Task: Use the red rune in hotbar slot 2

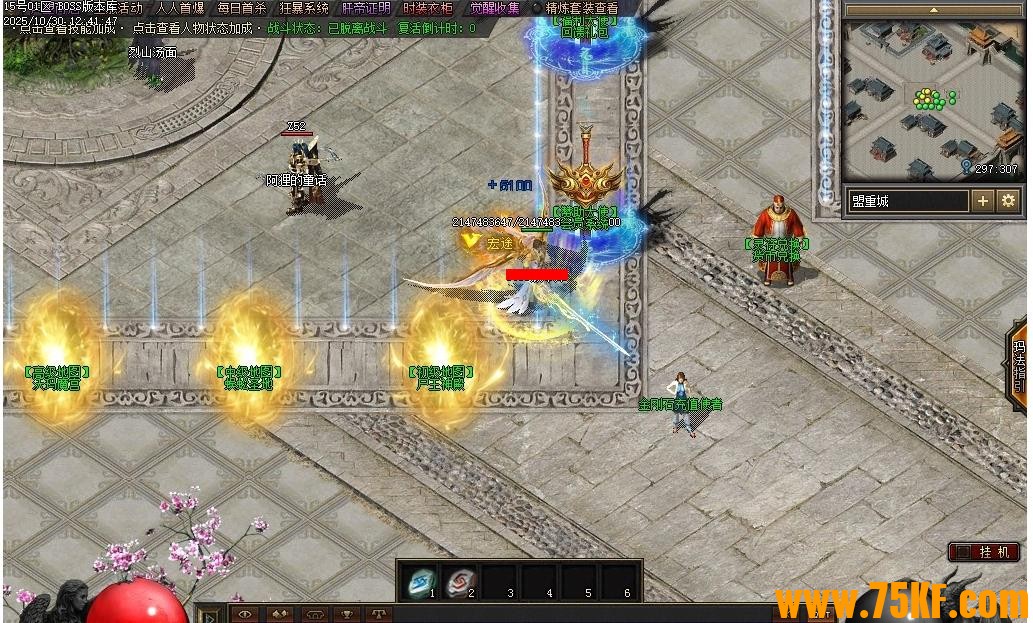Action: [459, 579]
